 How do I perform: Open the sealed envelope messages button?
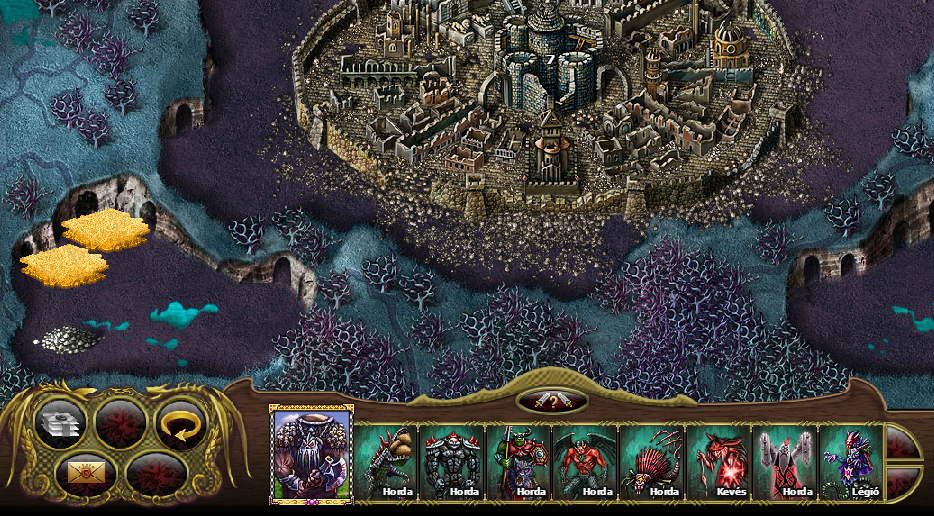[85, 471]
